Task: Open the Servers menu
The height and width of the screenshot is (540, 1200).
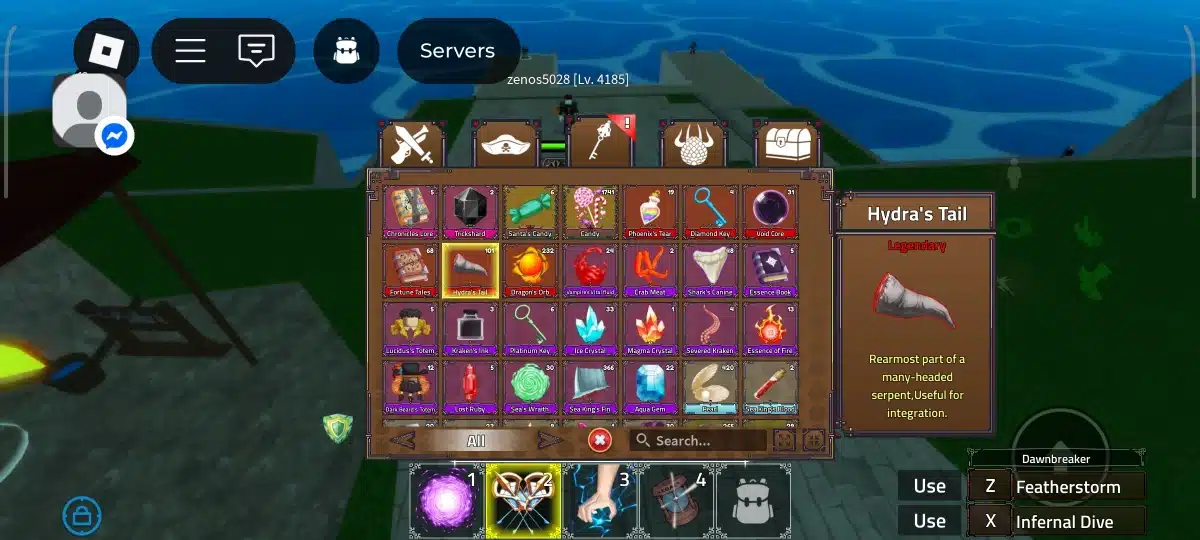Action: 457,51
